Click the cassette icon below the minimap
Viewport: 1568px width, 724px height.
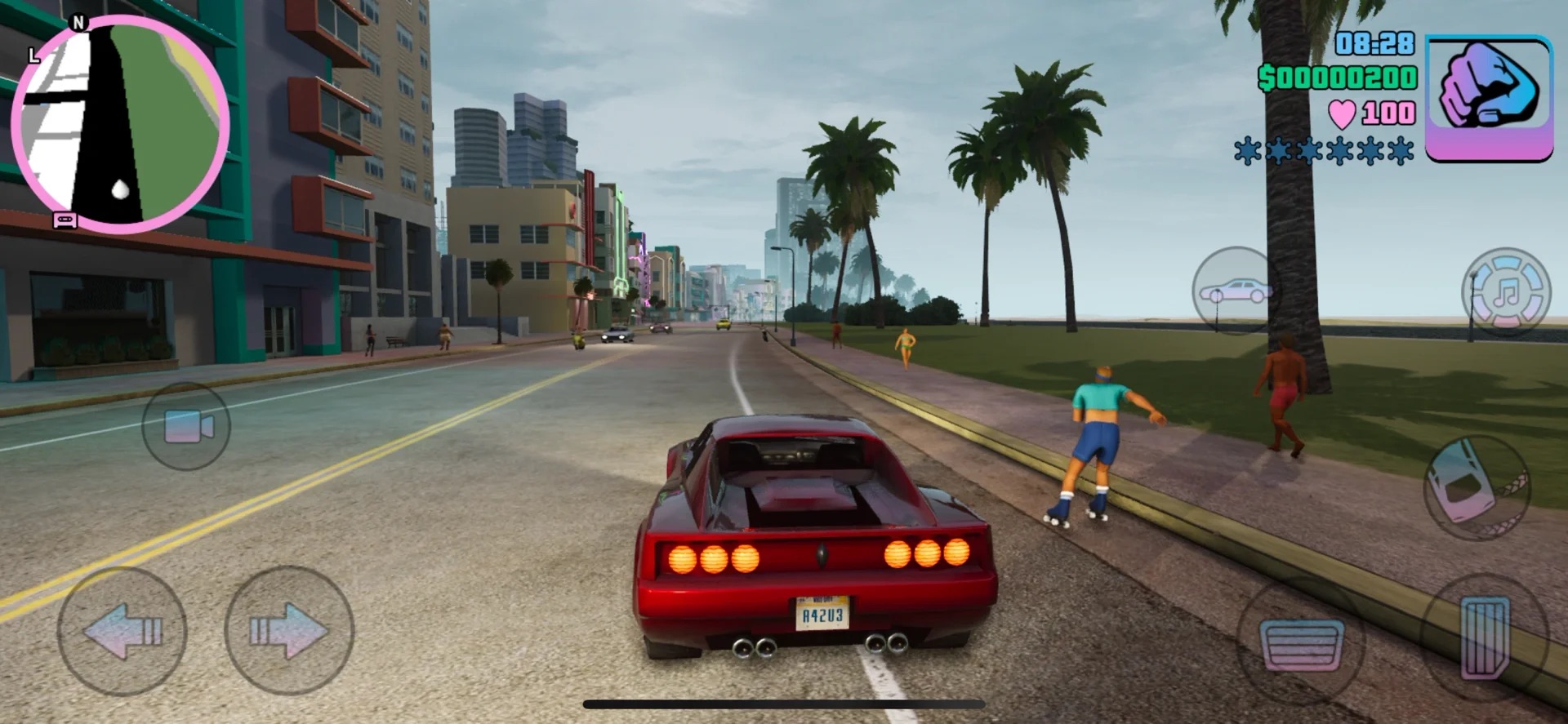pyautogui.click(x=65, y=220)
